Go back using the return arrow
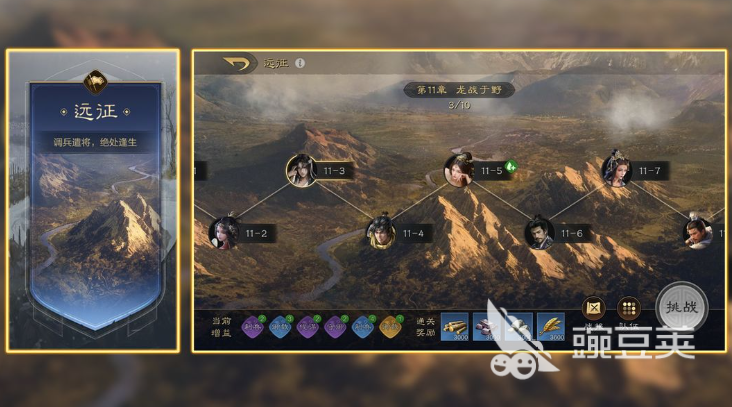Image resolution: width=732 pixels, height=407 pixels. pyautogui.click(x=237, y=64)
